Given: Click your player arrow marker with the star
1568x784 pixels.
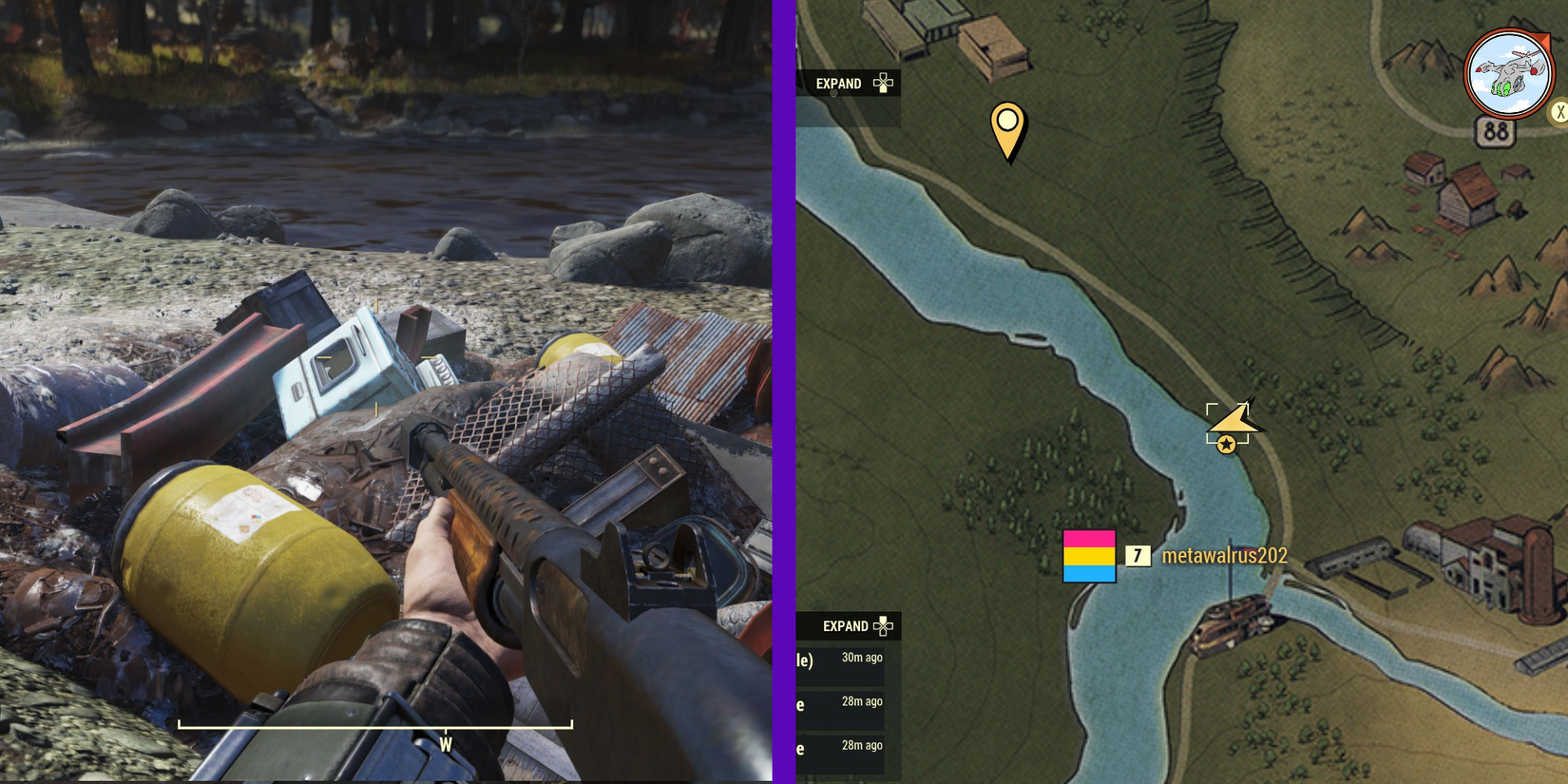Looking at the screenshot, I should pos(1230,425).
